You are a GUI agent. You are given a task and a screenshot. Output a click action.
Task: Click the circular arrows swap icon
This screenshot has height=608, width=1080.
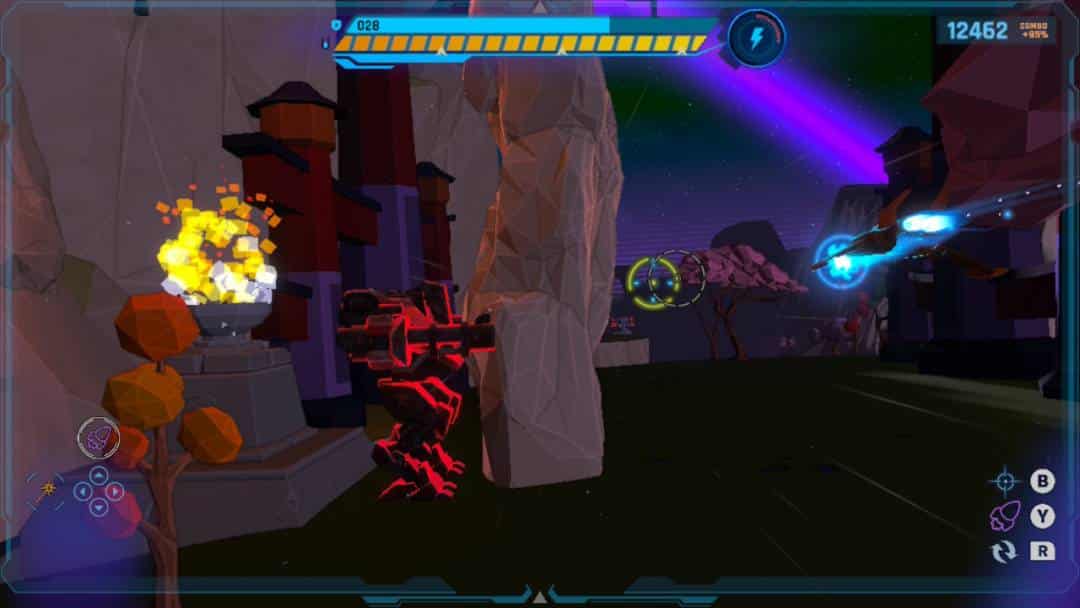click(x=1004, y=551)
